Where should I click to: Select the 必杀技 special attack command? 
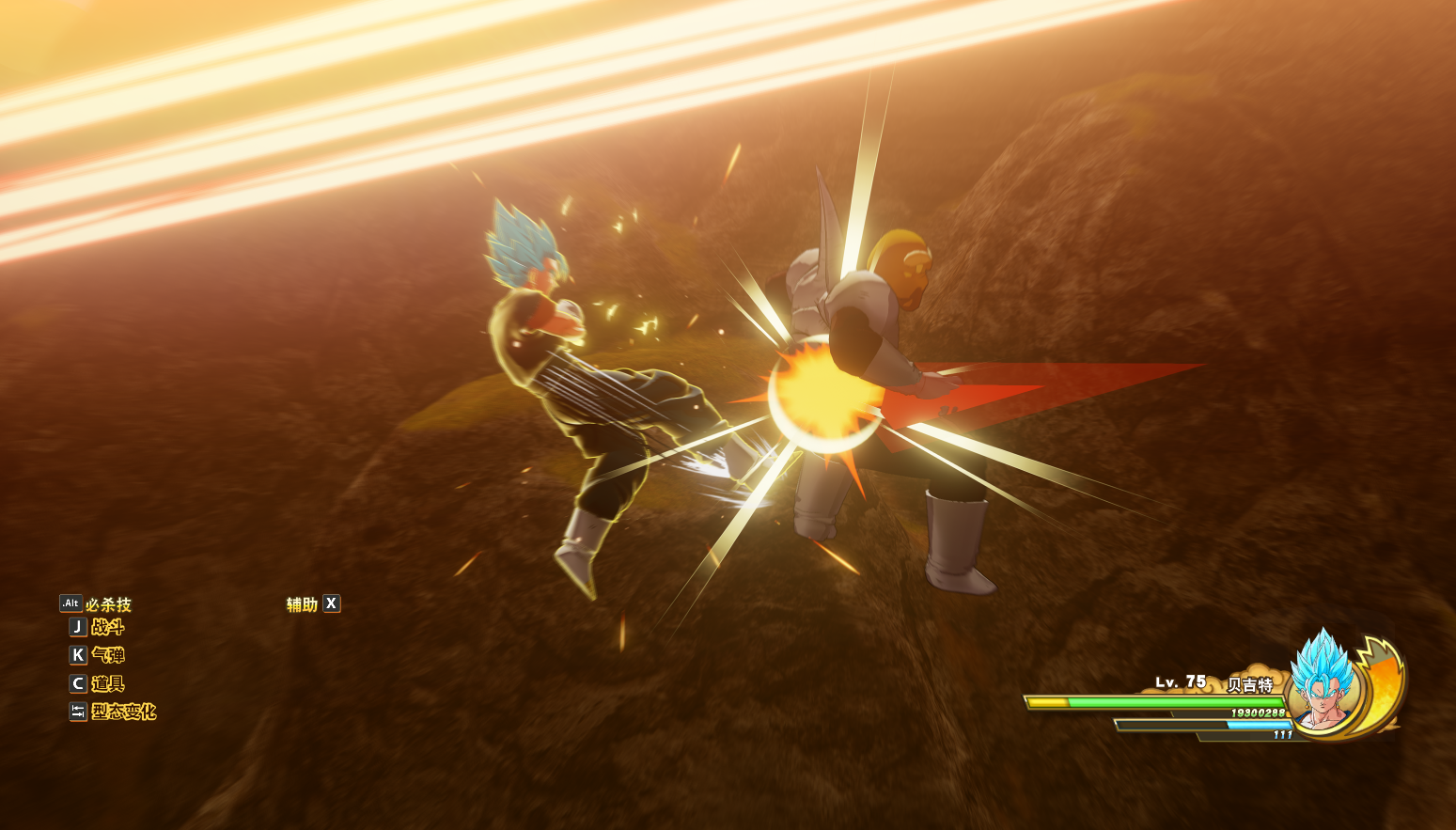tap(107, 604)
